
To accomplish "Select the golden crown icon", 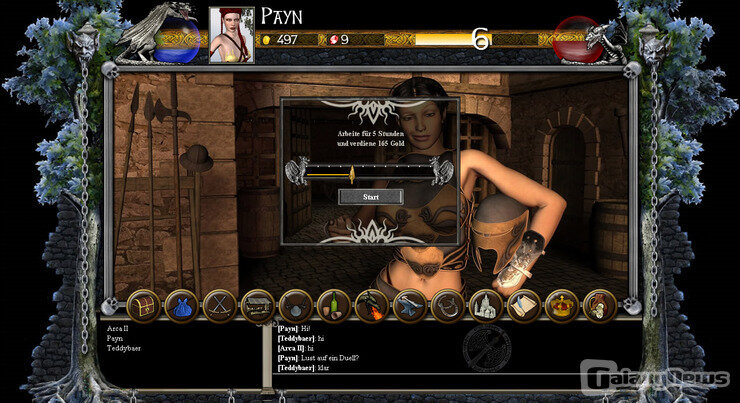I will click(562, 306).
